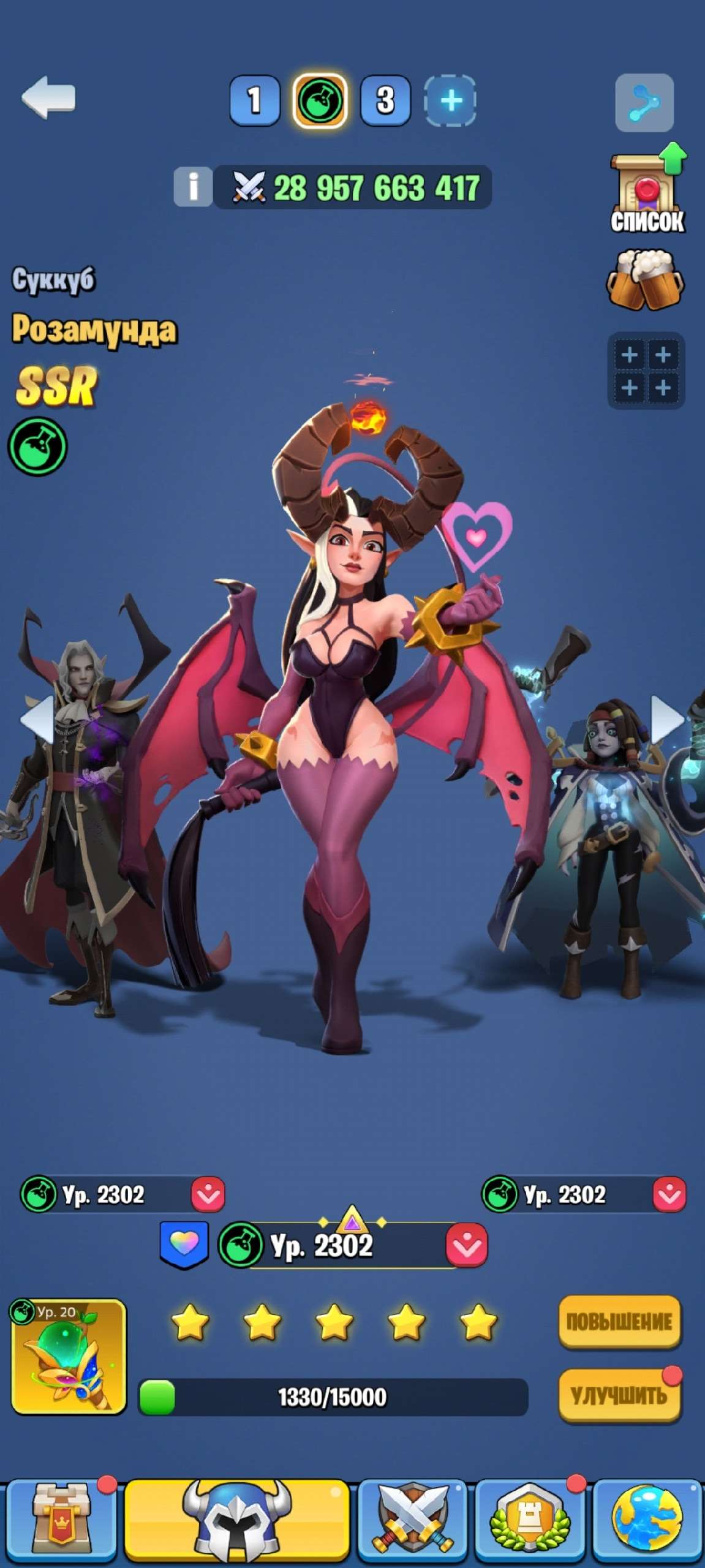Select the level 20 green orb artifact
Screen dimensions: 705x1568
(x=69, y=1357)
